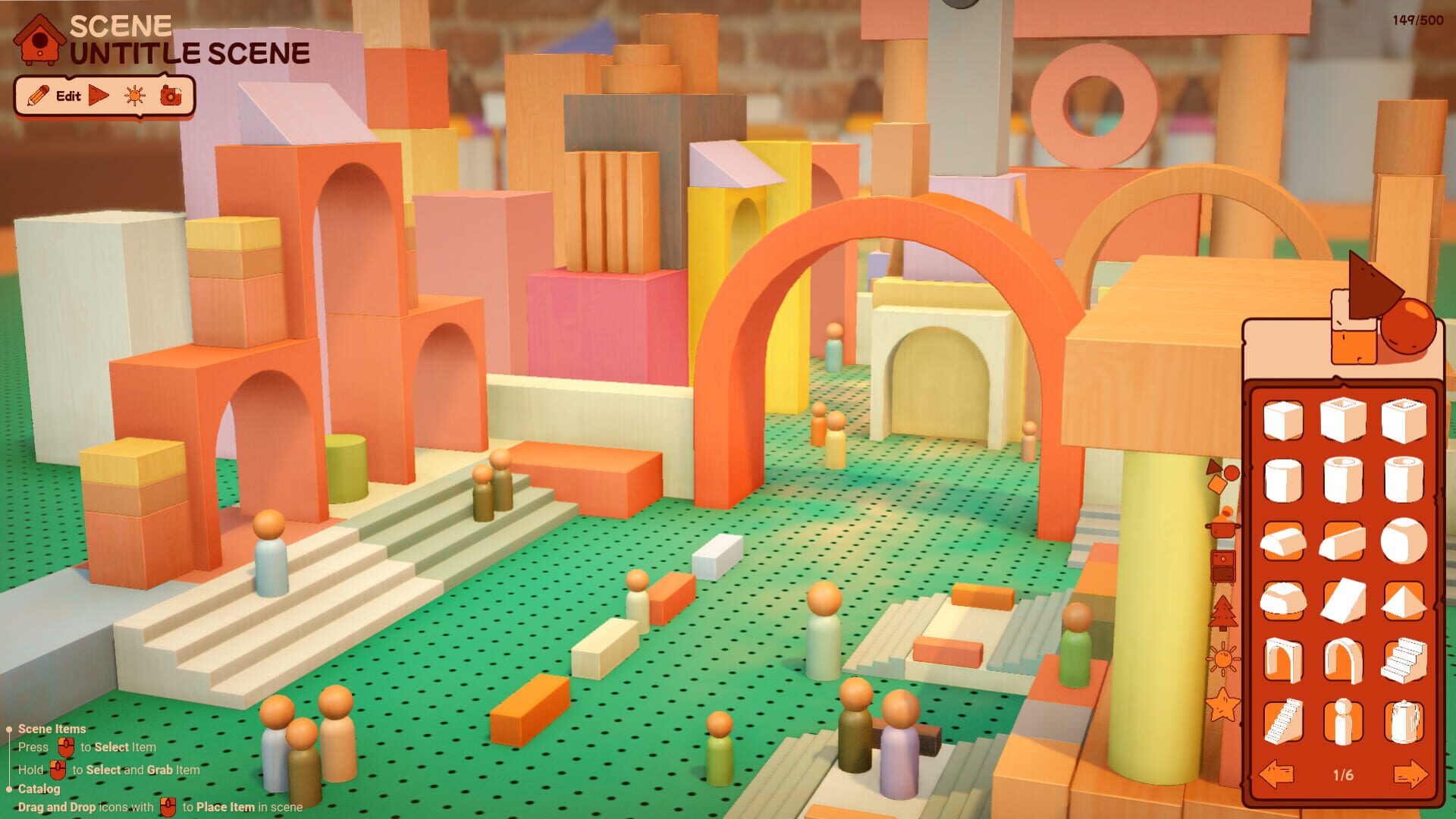Select the dome block
Screen dimensions: 1456x819
pyautogui.click(x=1283, y=599)
